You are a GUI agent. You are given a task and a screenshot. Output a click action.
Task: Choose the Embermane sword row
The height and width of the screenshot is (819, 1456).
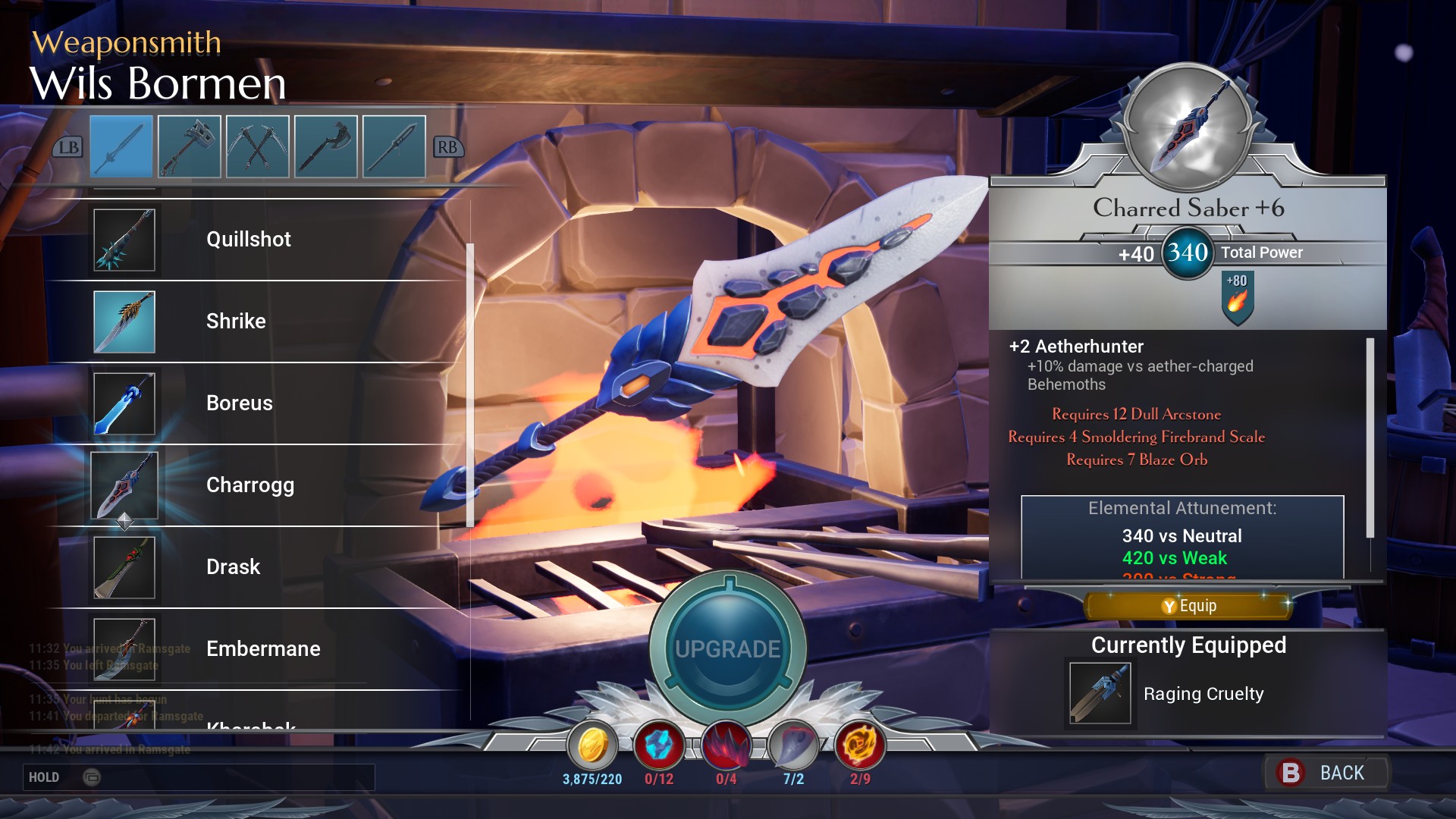point(263,649)
